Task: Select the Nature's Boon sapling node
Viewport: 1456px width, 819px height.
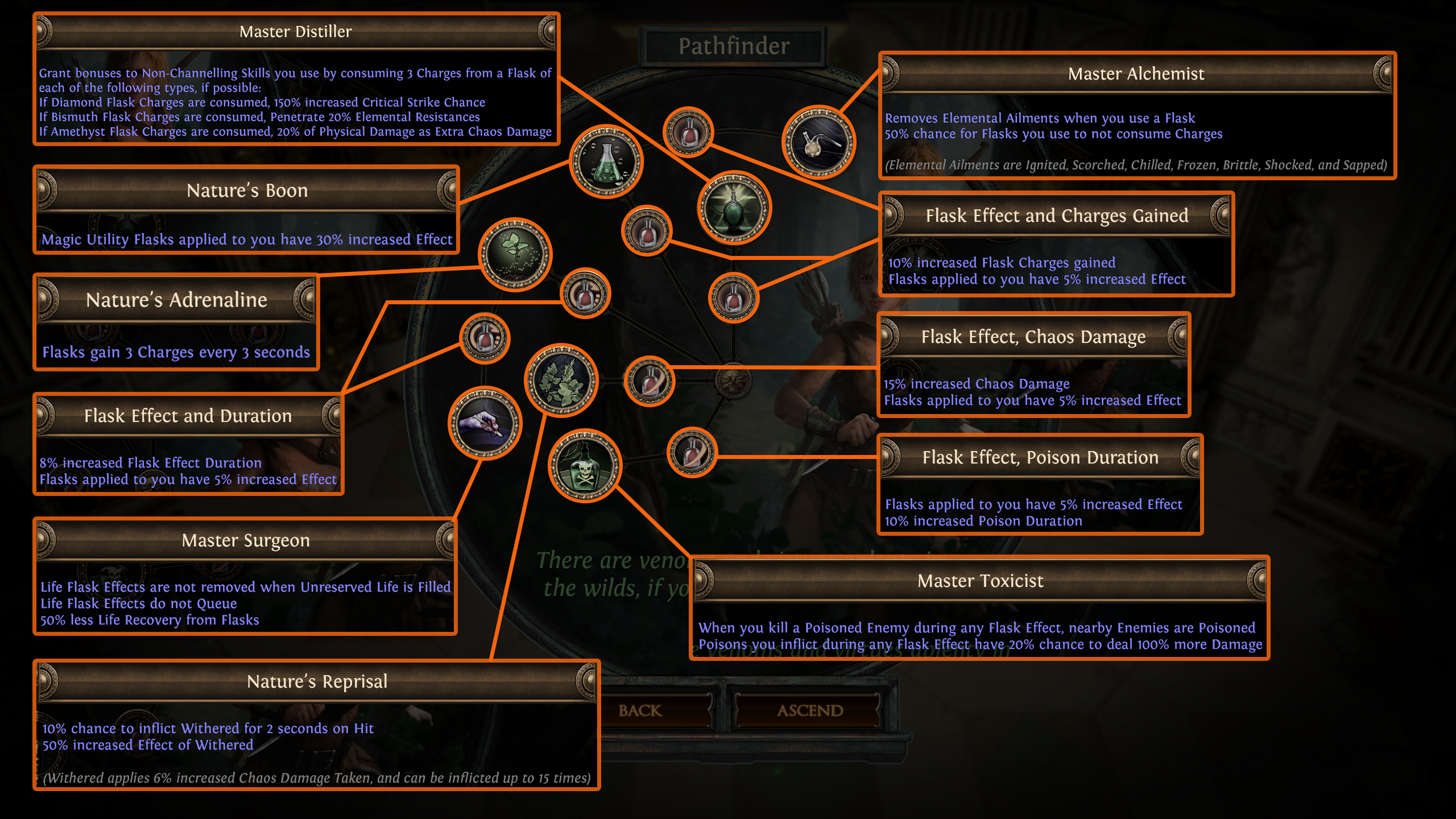Action: tap(515, 256)
